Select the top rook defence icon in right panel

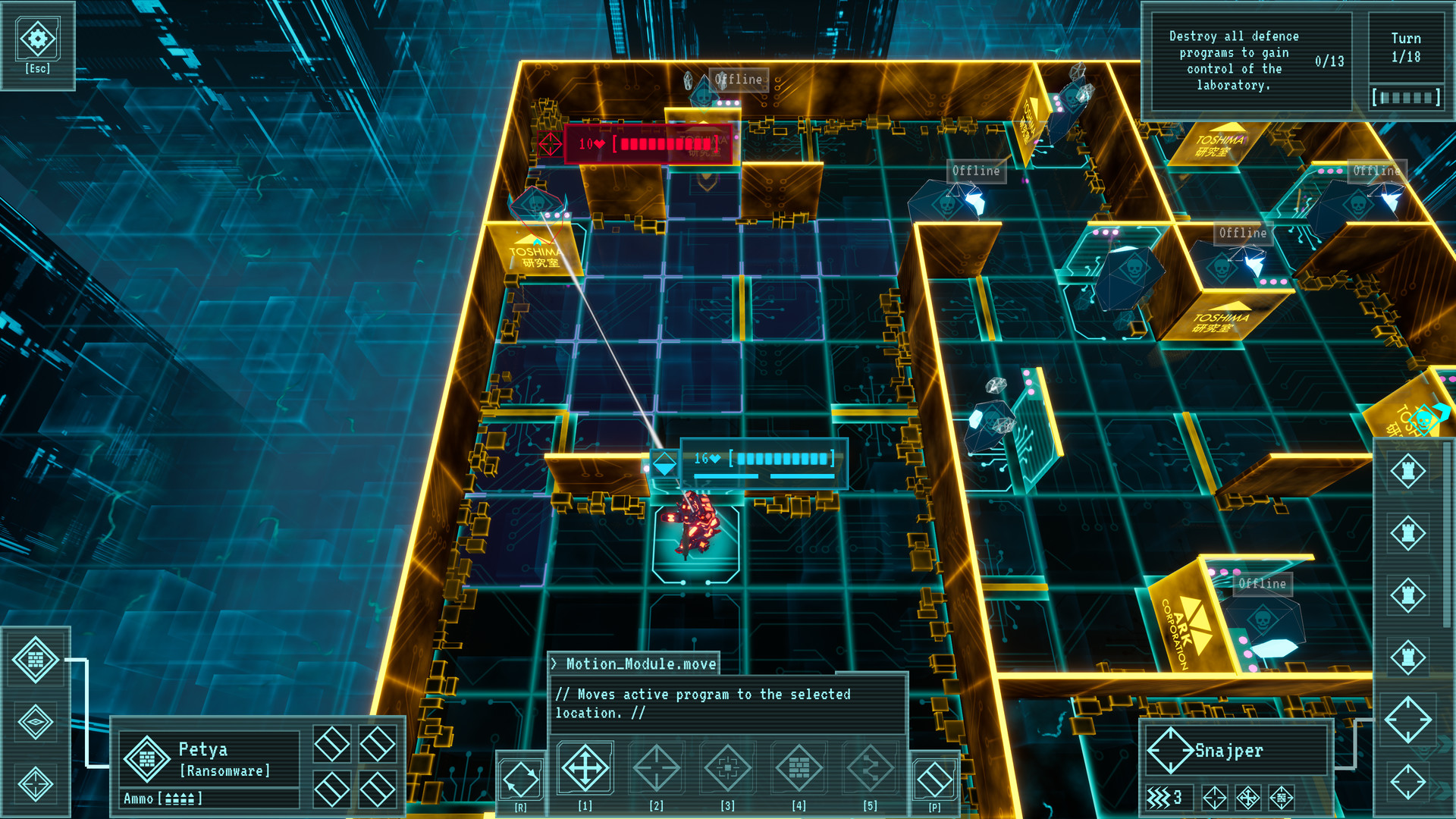(1409, 472)
